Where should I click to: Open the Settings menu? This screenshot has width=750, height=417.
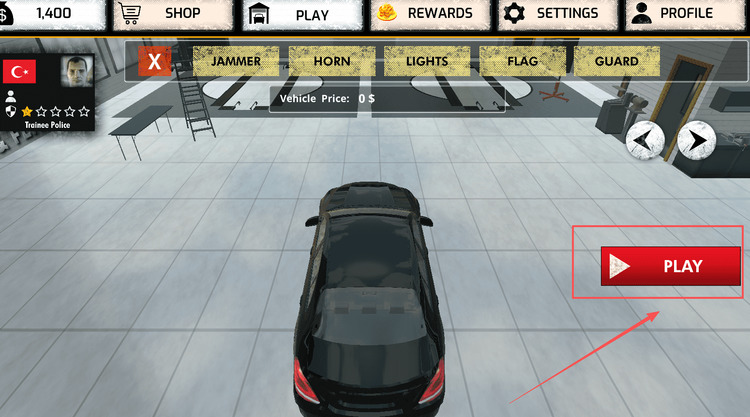coord(556,14)
